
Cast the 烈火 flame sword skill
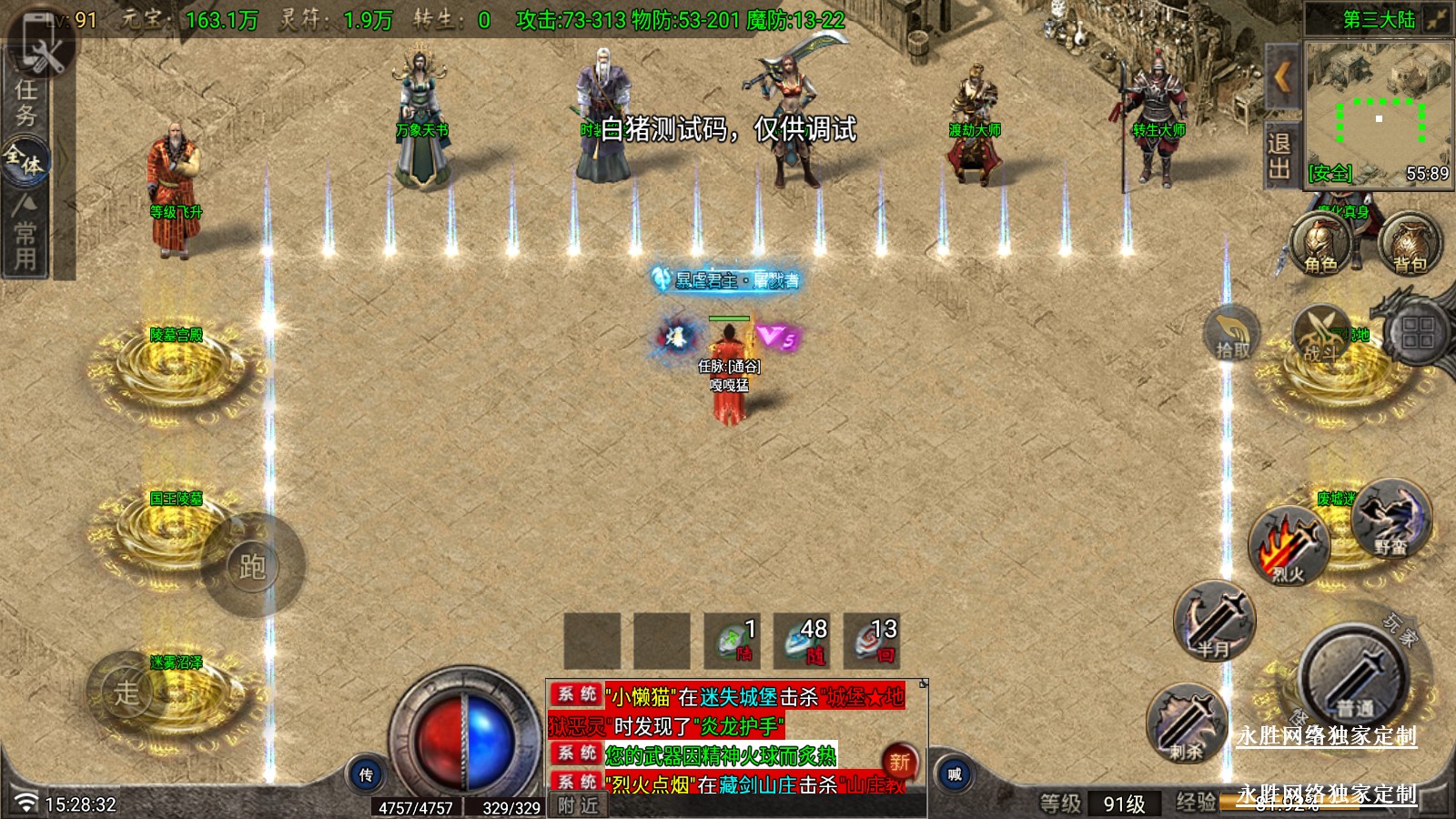[x=1289, y=547]
